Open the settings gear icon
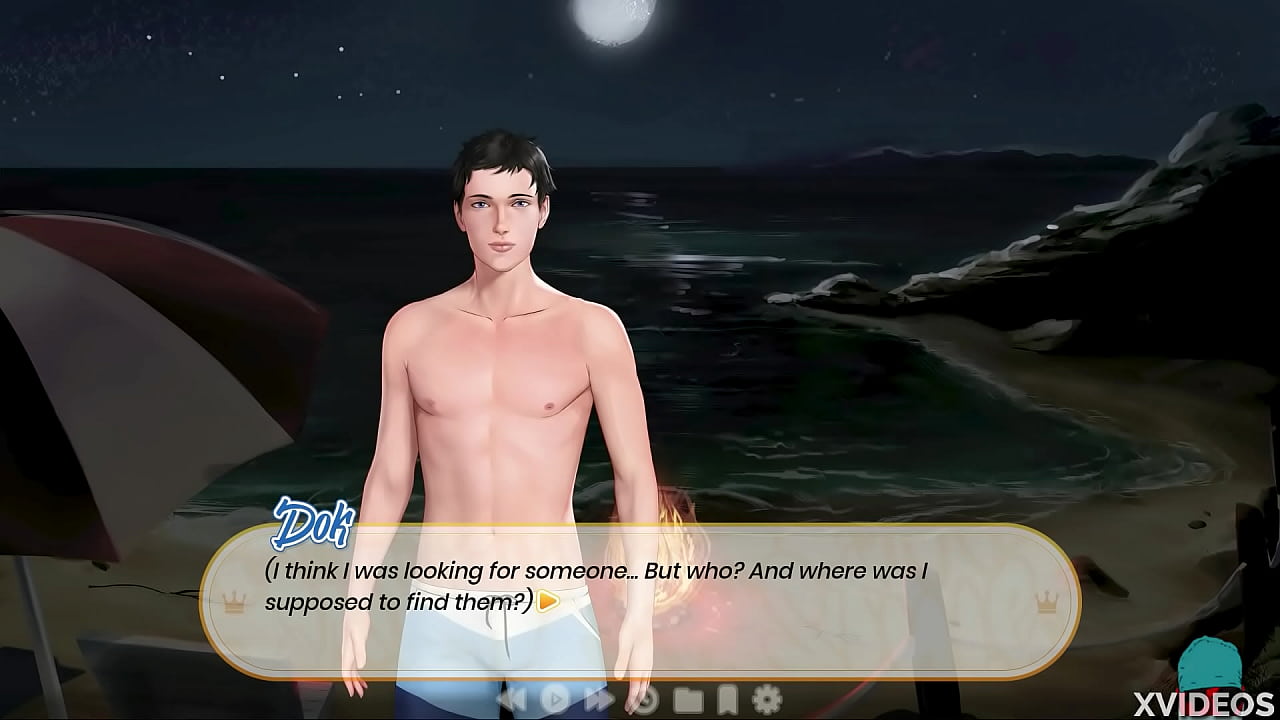Viewport: 1280px width, 720px height. click(x=765, y=700)
